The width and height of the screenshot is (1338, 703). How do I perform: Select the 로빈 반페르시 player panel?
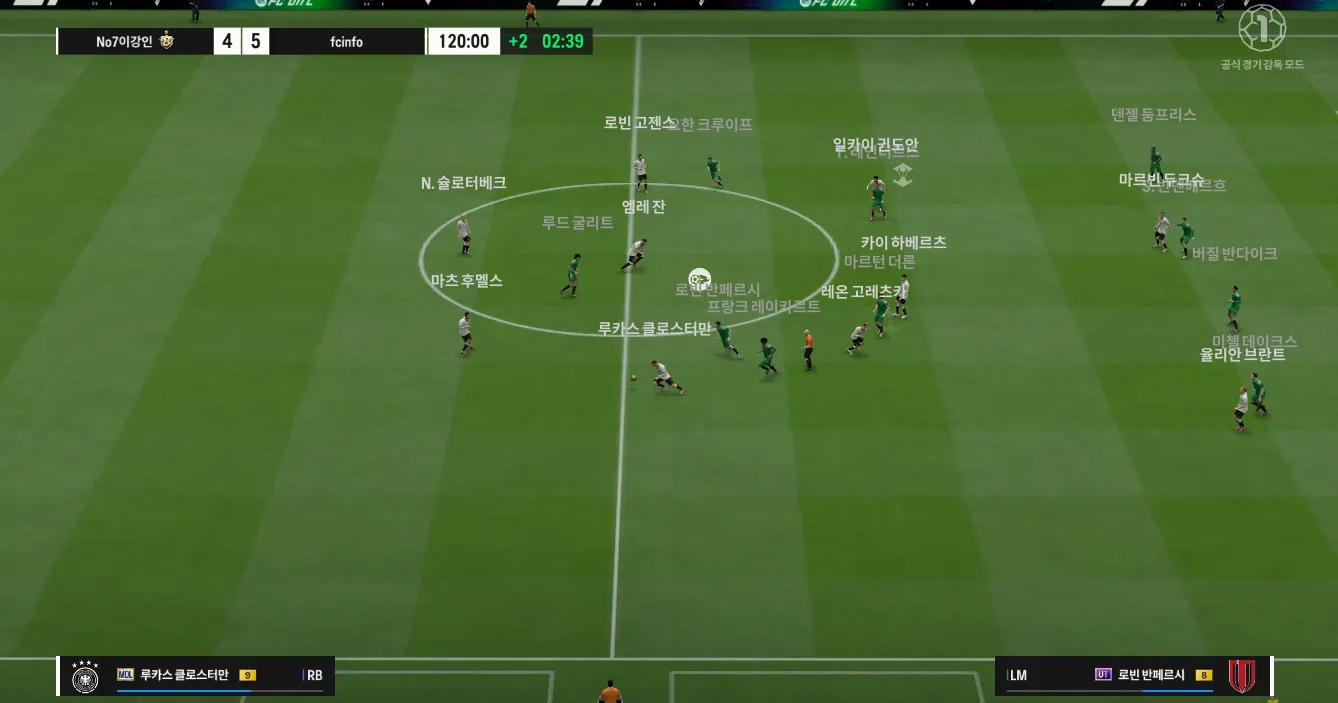[1135, 675]
